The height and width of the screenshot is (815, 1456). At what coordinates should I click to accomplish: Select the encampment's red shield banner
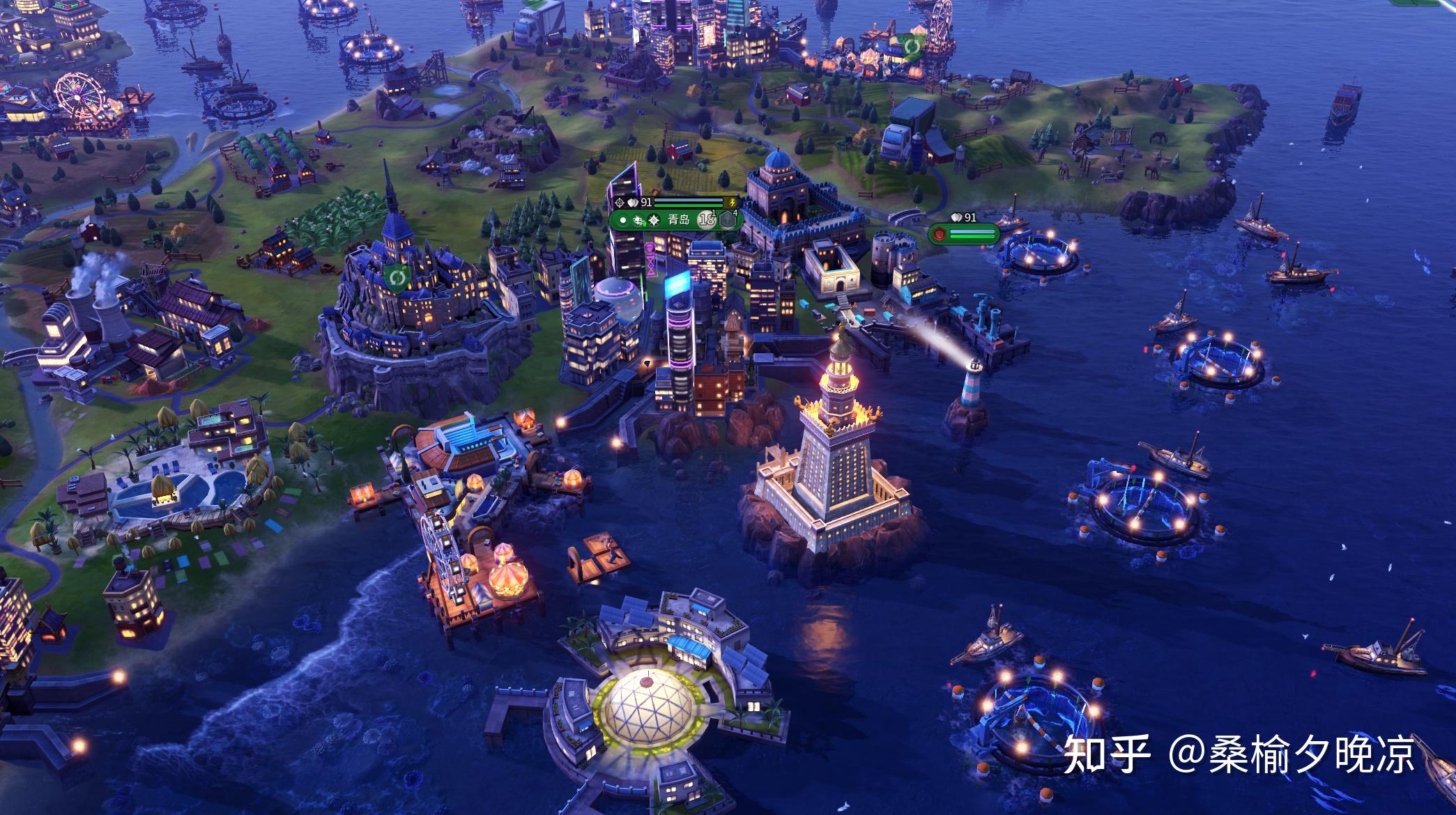click(940, 235)
